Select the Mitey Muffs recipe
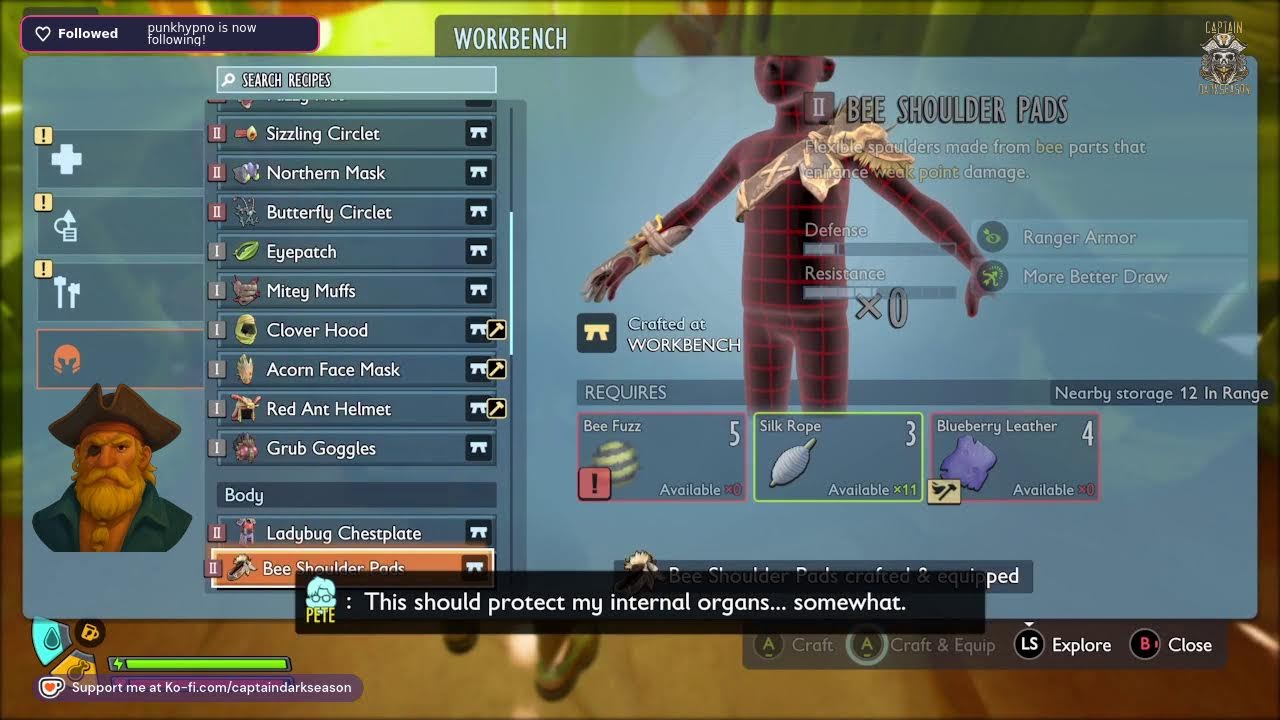This screenshot has width=1280, height=720. tap(352, 291)
